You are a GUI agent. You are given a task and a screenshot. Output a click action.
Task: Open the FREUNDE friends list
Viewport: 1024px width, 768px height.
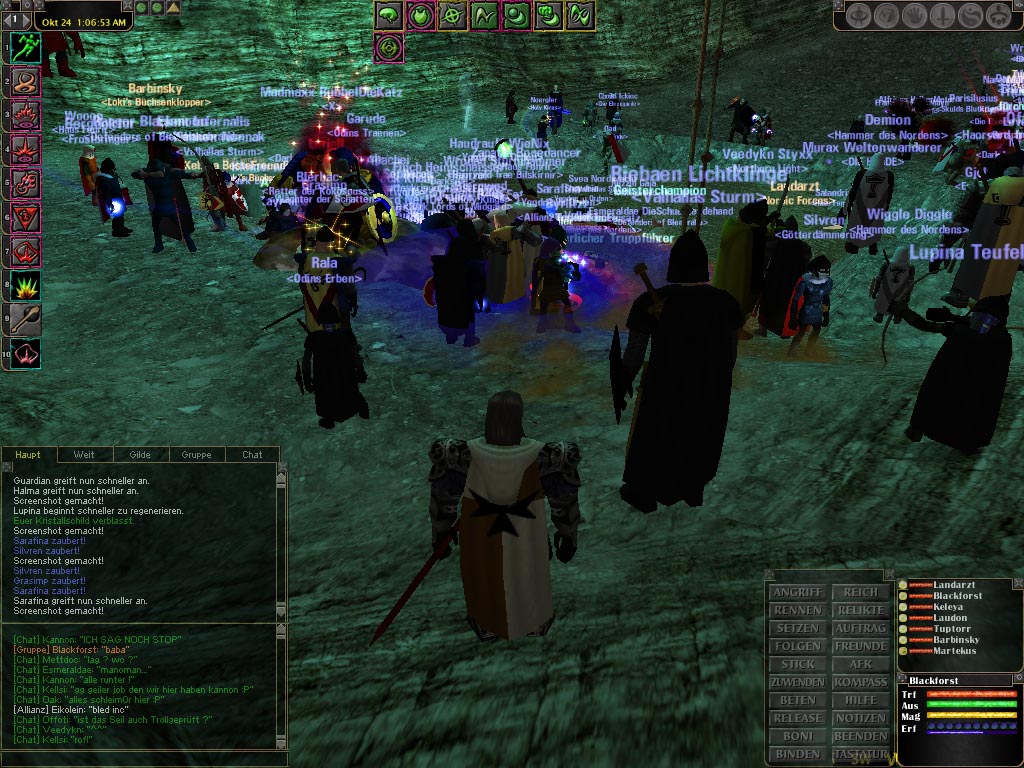point(860,646)
